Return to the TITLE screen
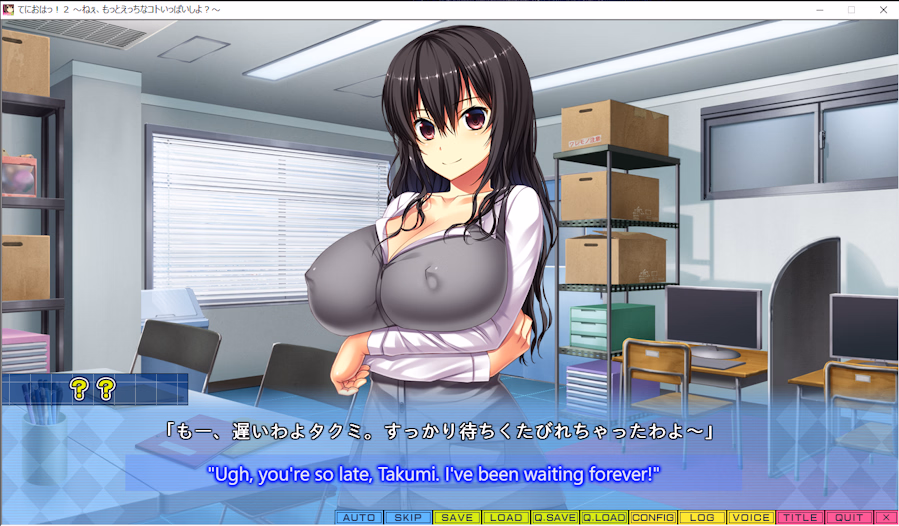Viewport: 899px width, 526px height. 800,518
